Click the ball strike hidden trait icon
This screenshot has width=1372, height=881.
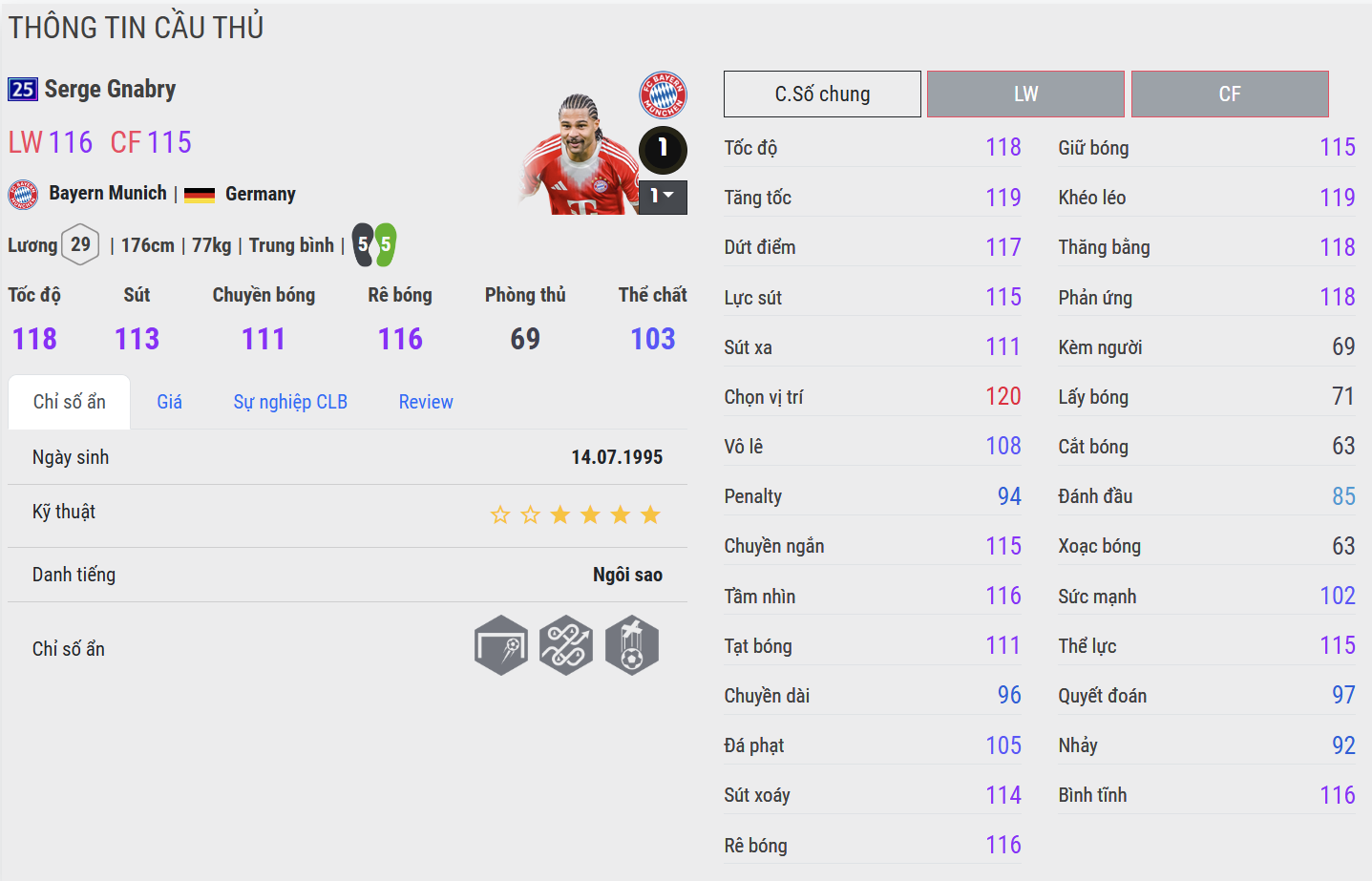[x=631, y=645]
